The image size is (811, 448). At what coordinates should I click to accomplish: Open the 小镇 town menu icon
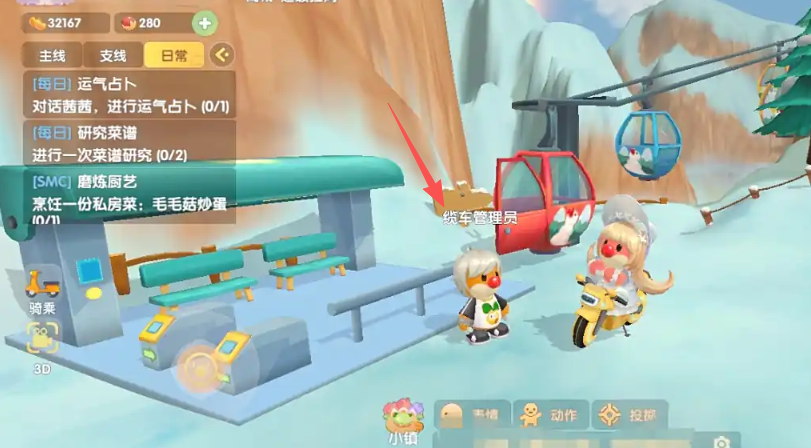[x=404, y=418]
